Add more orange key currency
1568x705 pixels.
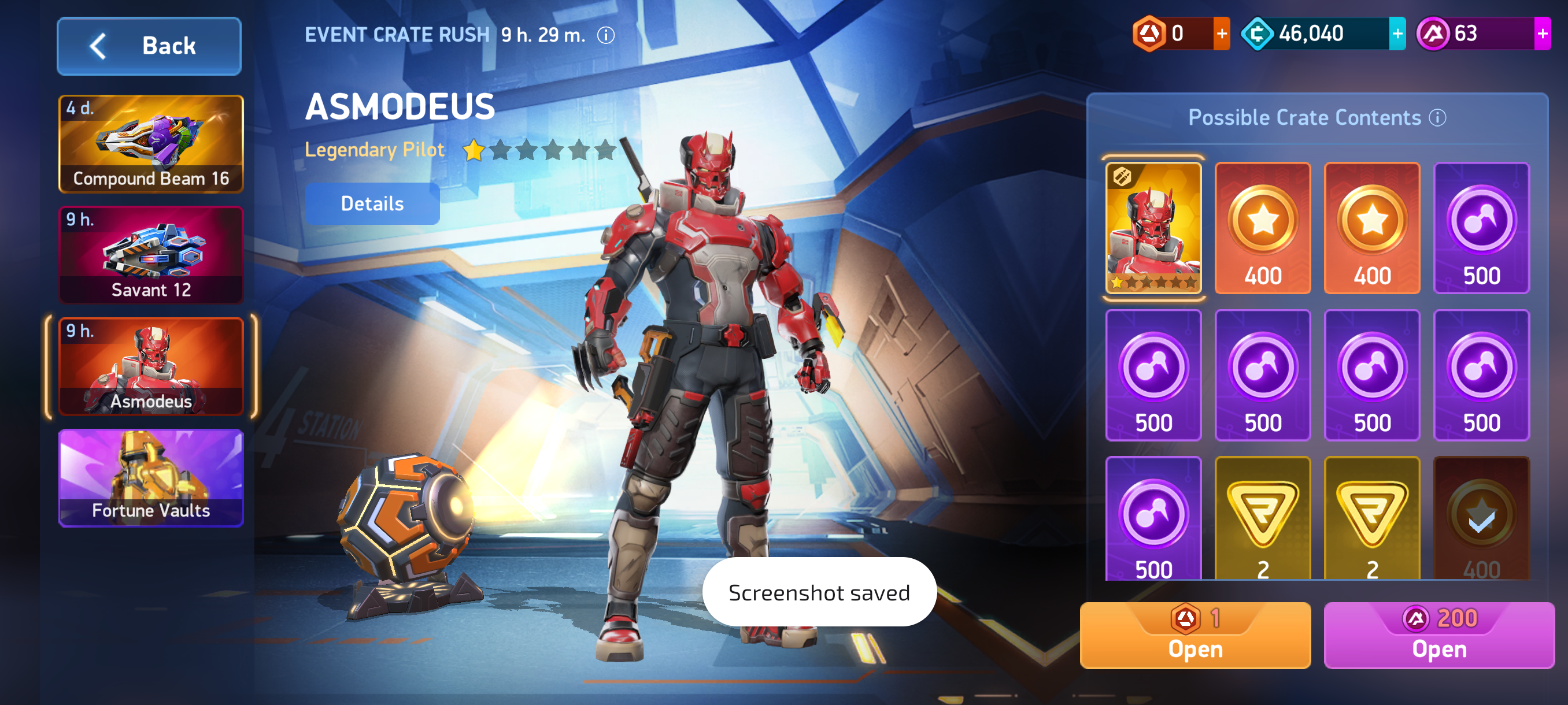pos(1221,34)
